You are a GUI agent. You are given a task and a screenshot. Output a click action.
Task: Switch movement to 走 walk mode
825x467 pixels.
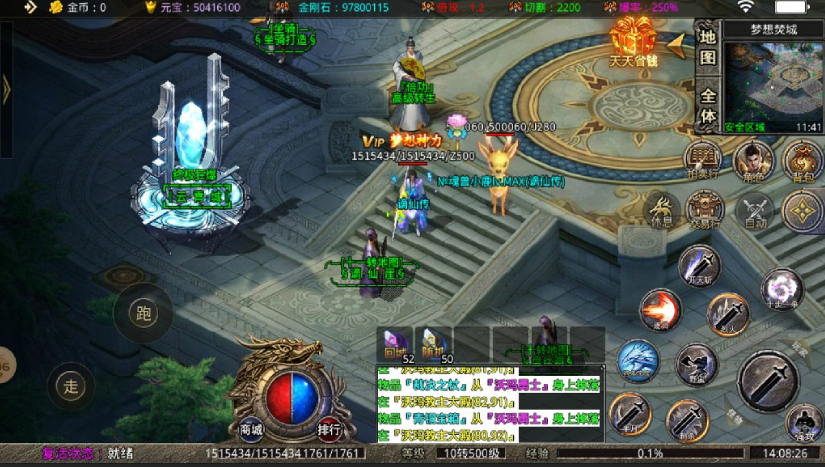pyautogui.click(x=71, y=385)
